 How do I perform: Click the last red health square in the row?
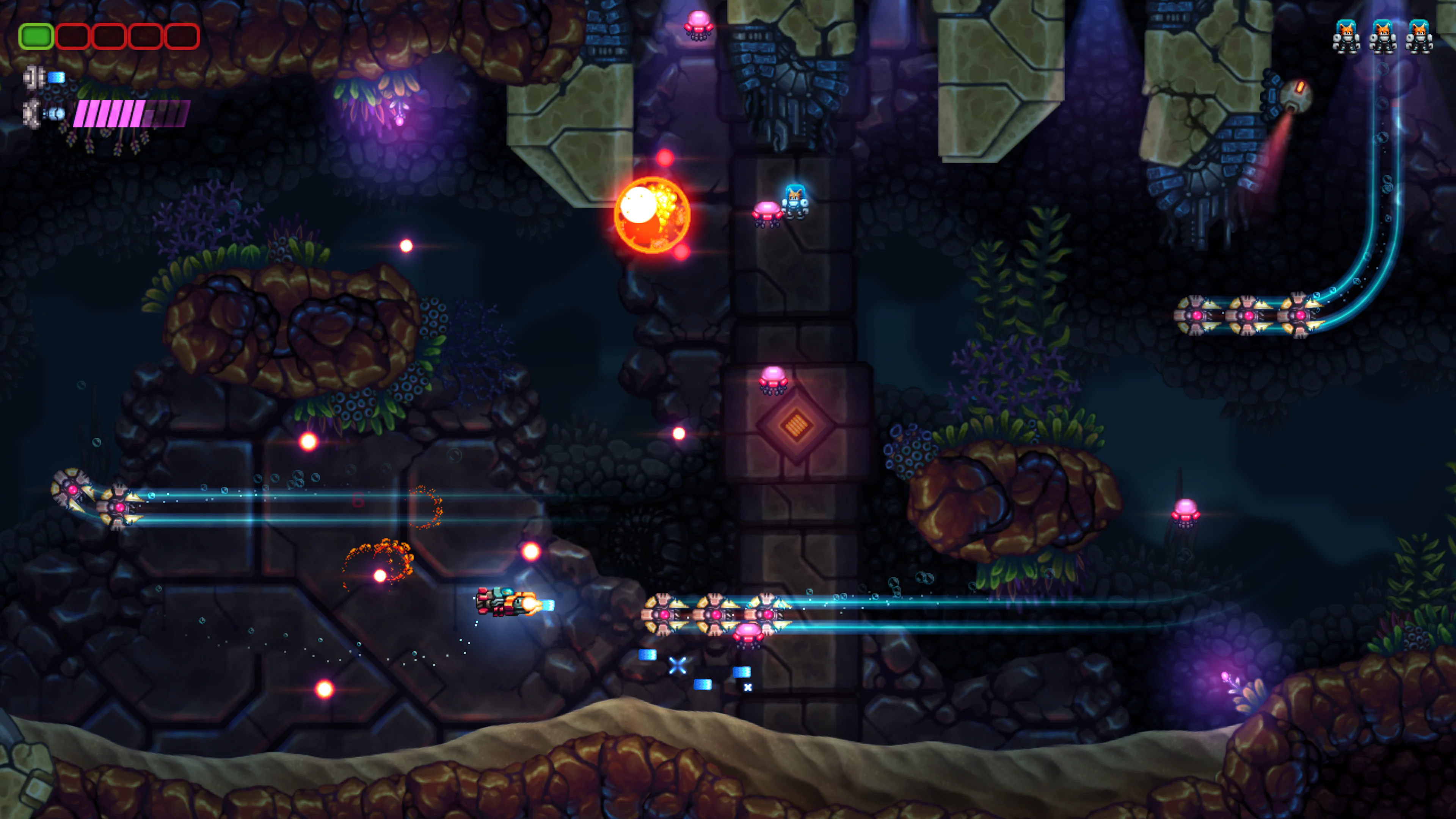pos(182,36)
